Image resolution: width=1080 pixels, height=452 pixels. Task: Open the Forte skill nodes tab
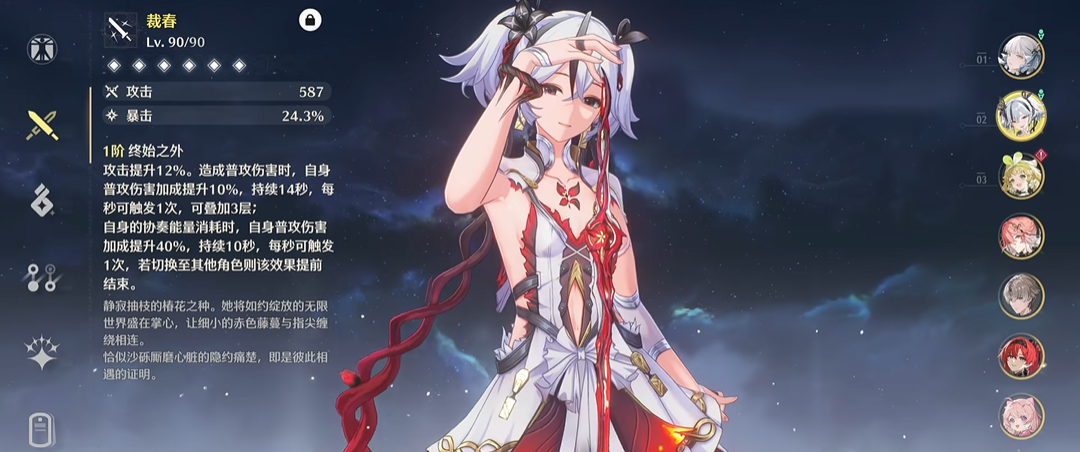(x=43, y=277)
